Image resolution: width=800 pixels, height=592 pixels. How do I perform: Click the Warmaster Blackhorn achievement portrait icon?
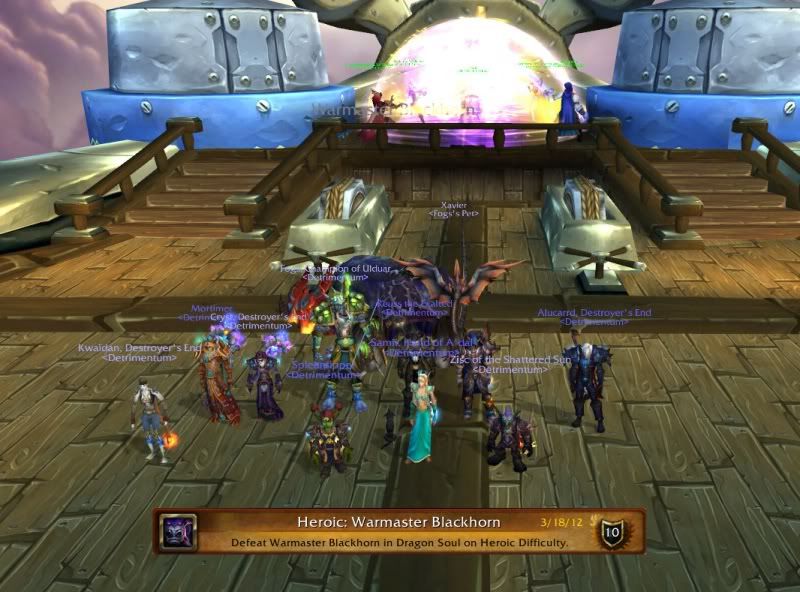[180, 531]
